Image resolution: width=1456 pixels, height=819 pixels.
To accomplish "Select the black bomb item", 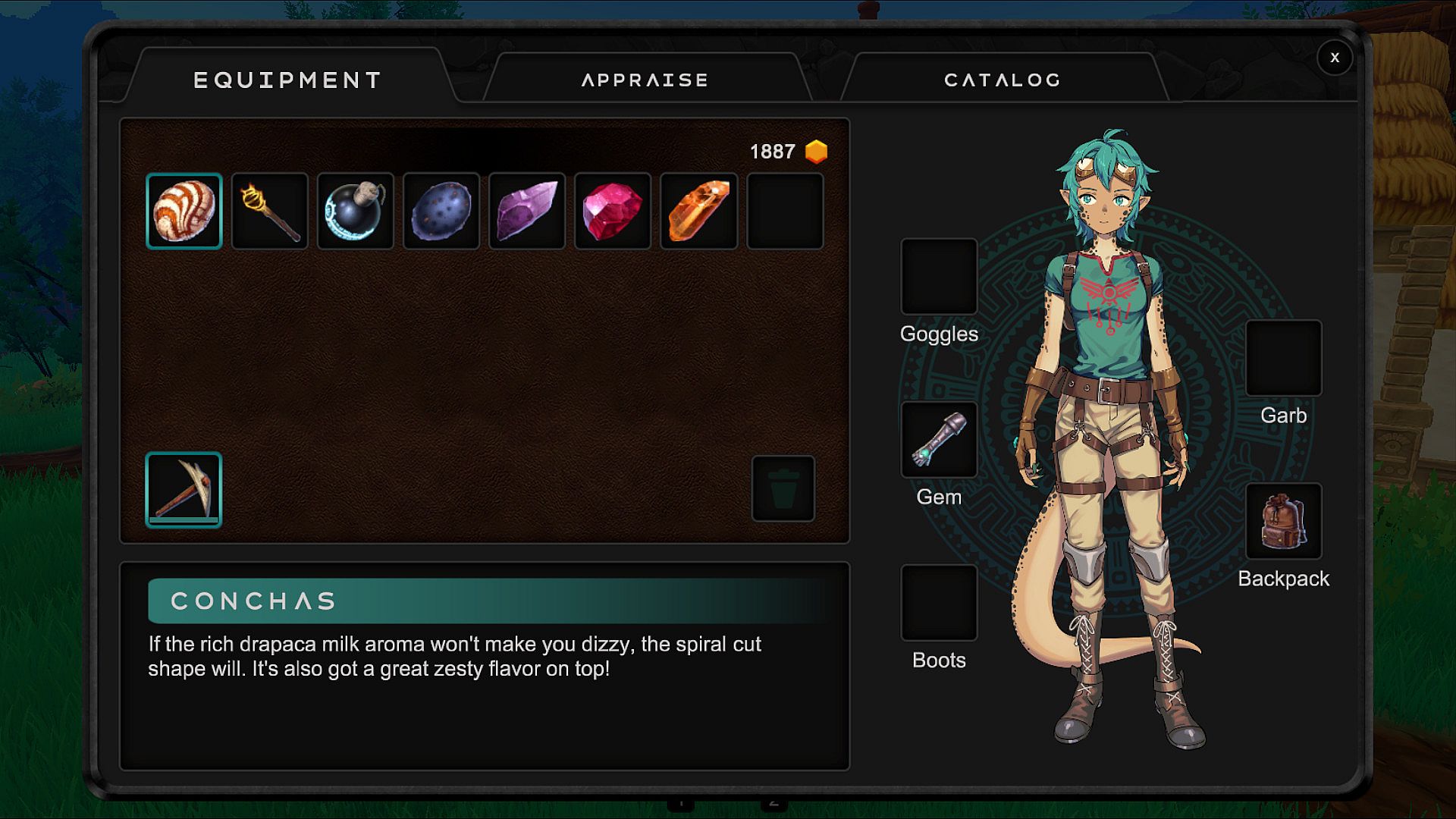I will [356, 211].
